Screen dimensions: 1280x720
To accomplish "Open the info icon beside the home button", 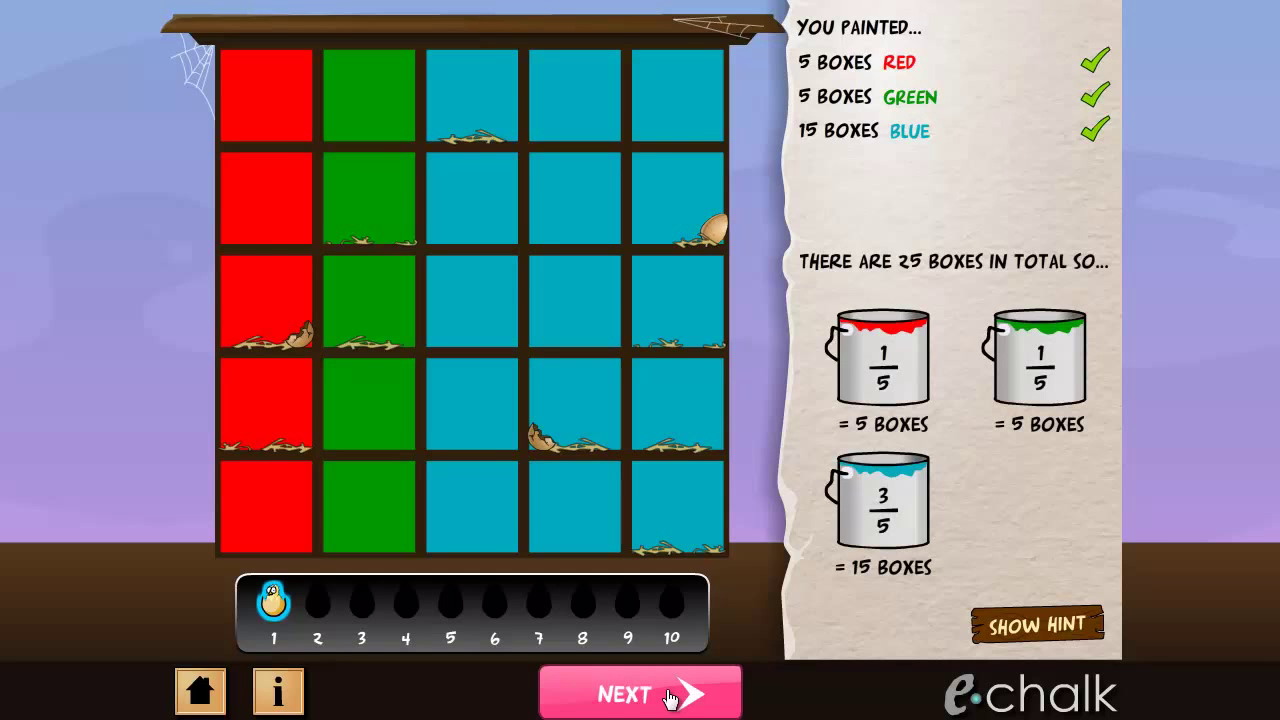I will [x=278, y=691].
